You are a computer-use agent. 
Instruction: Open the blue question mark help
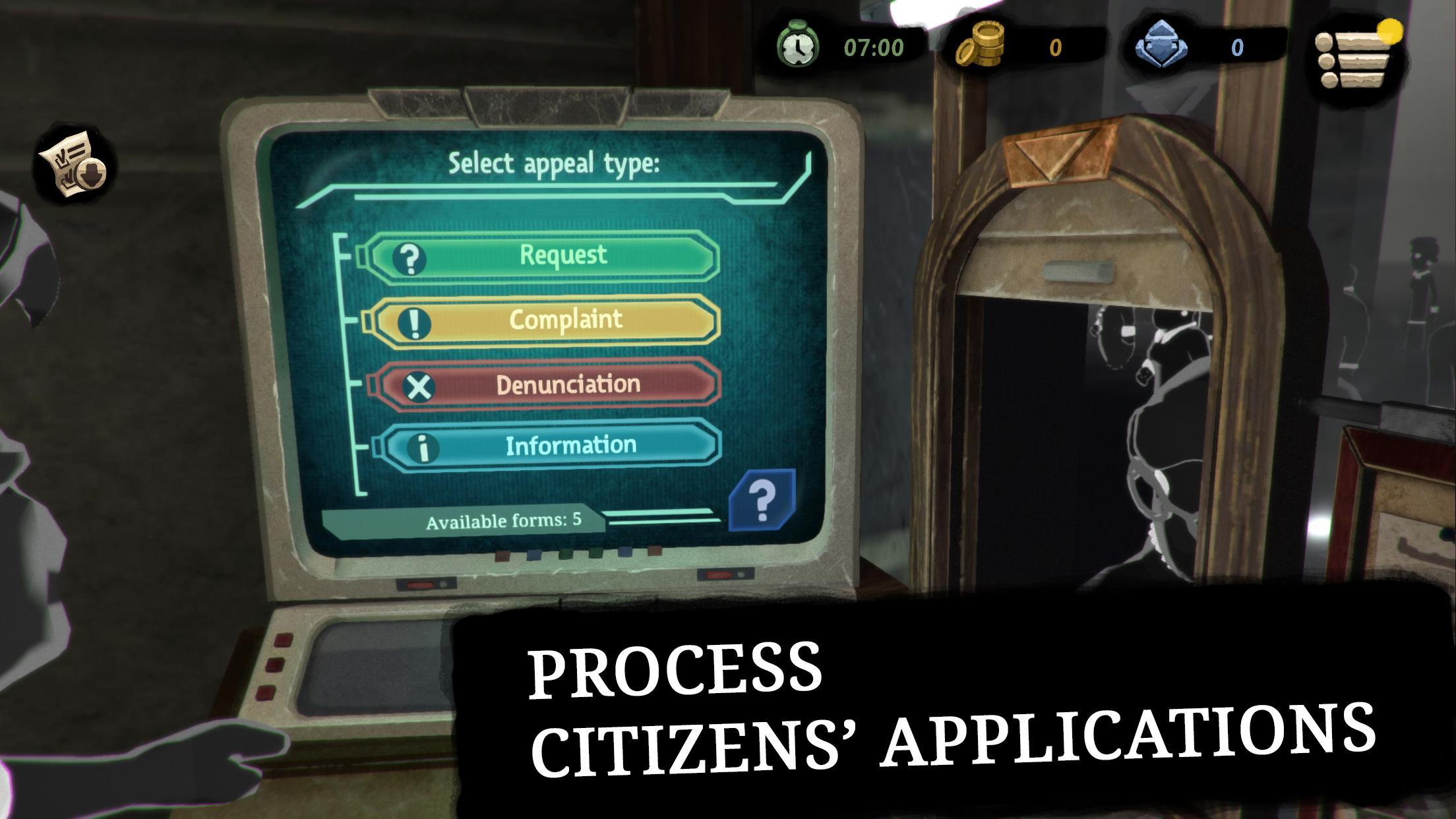pos(762,501)
